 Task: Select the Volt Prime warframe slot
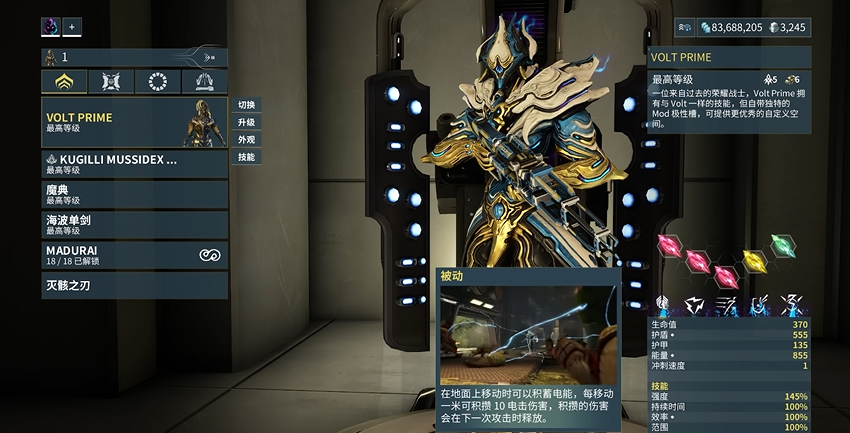[134, 122]
